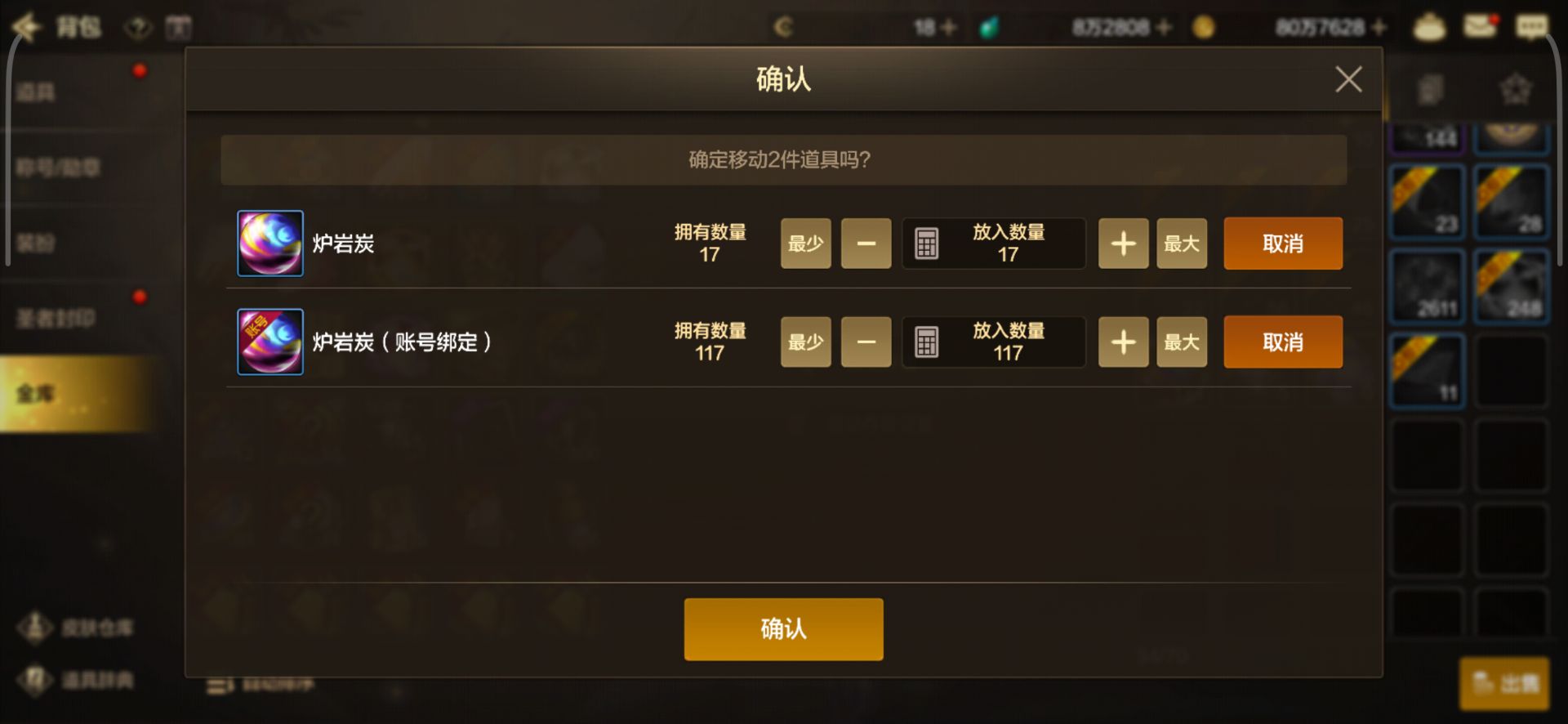
Task: Click the gold currency plus to recharge
Action: point(1379,27)
